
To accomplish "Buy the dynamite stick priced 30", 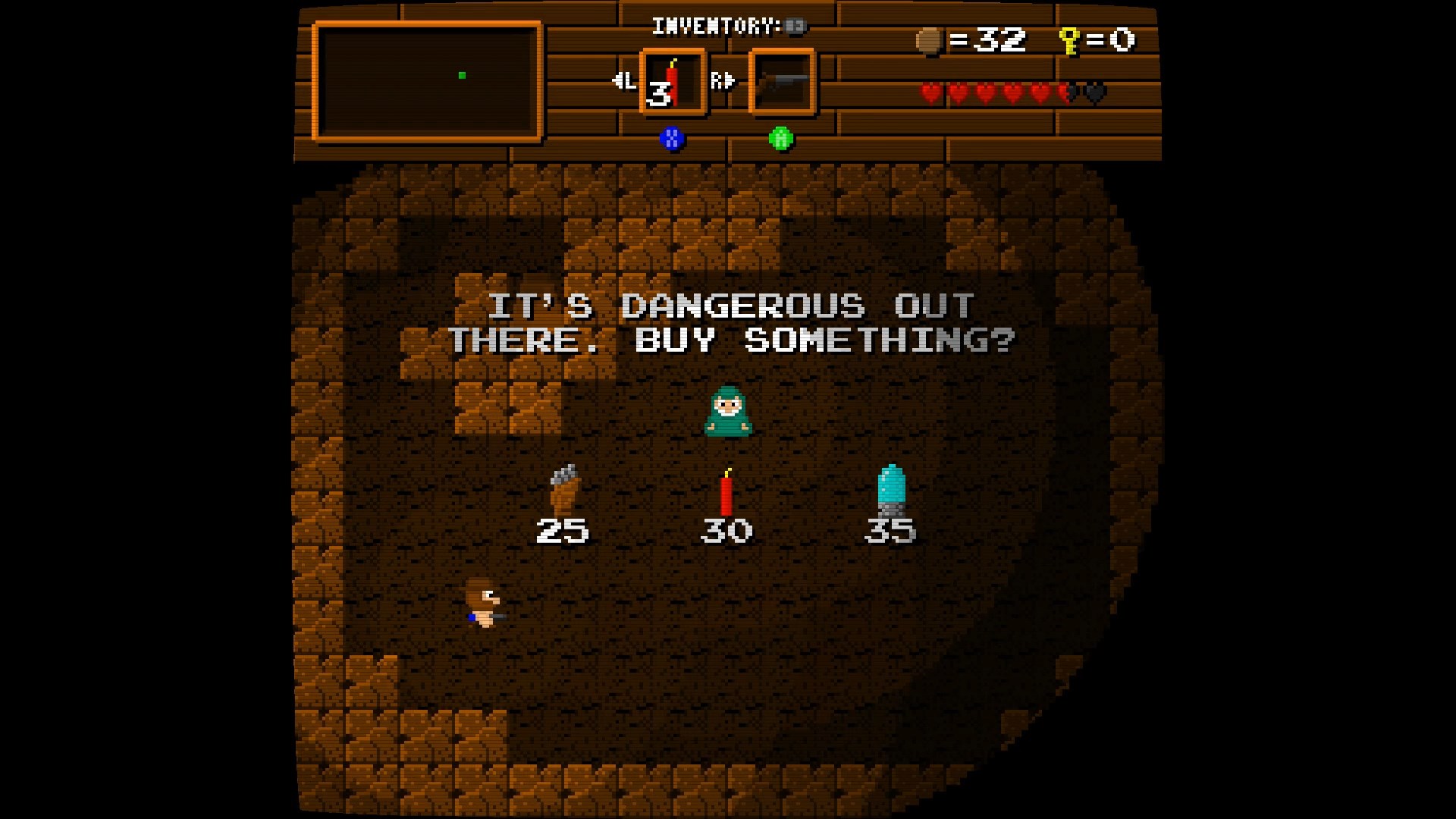I will point(726,494).
